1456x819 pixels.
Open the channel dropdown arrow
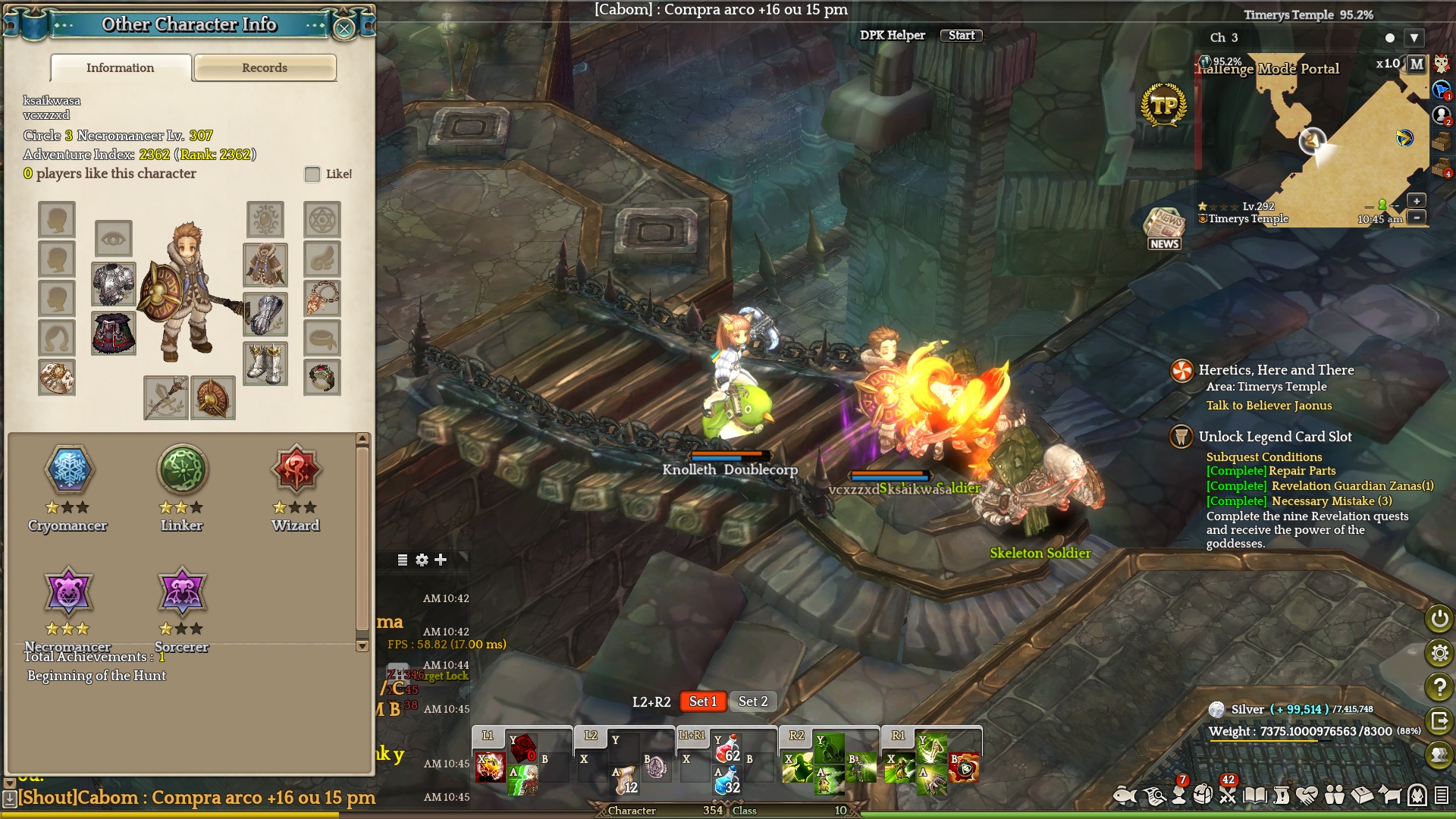click(x=1414, y=38)
